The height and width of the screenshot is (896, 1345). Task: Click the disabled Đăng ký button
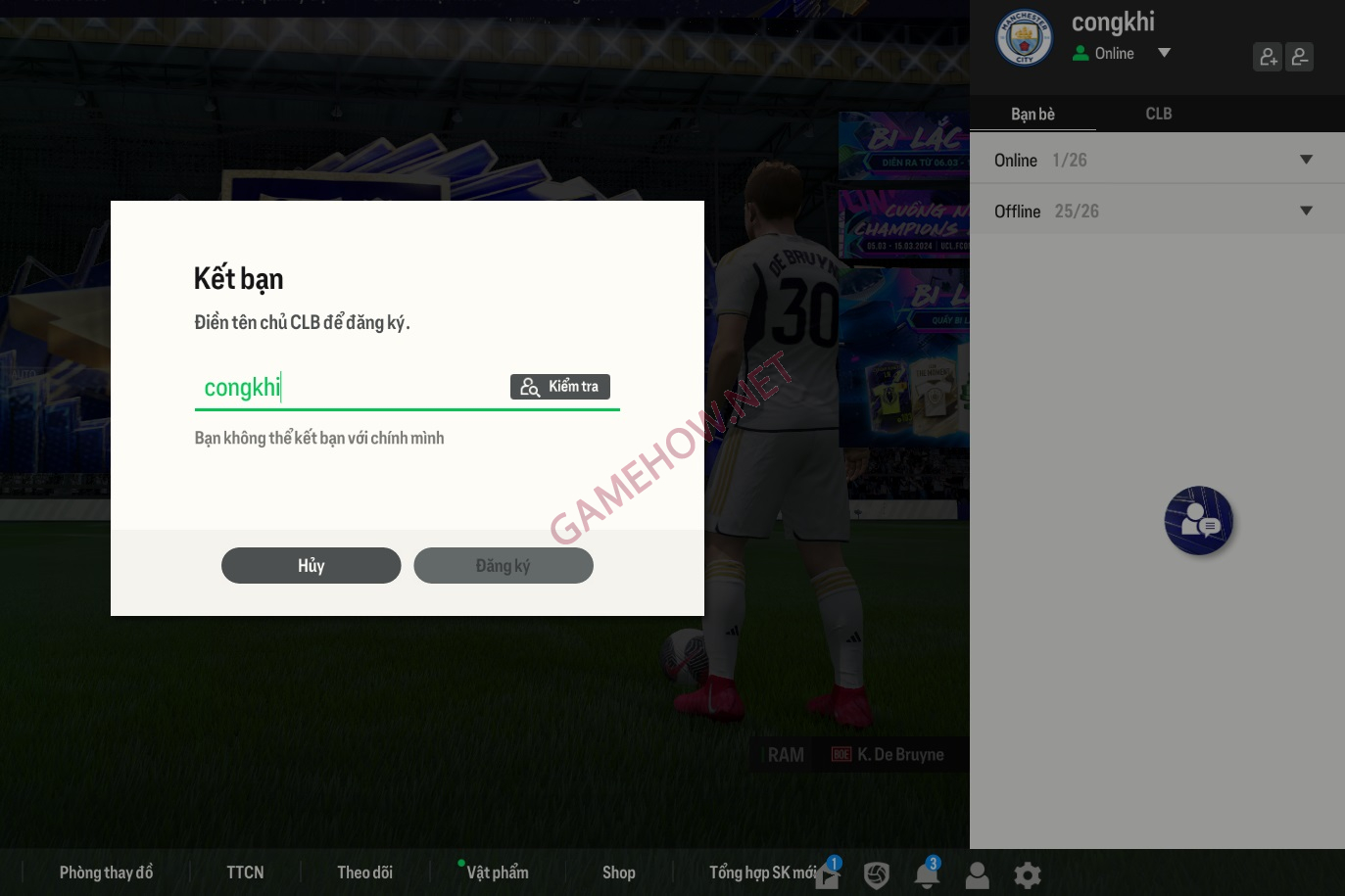click(x=504, y=565)
